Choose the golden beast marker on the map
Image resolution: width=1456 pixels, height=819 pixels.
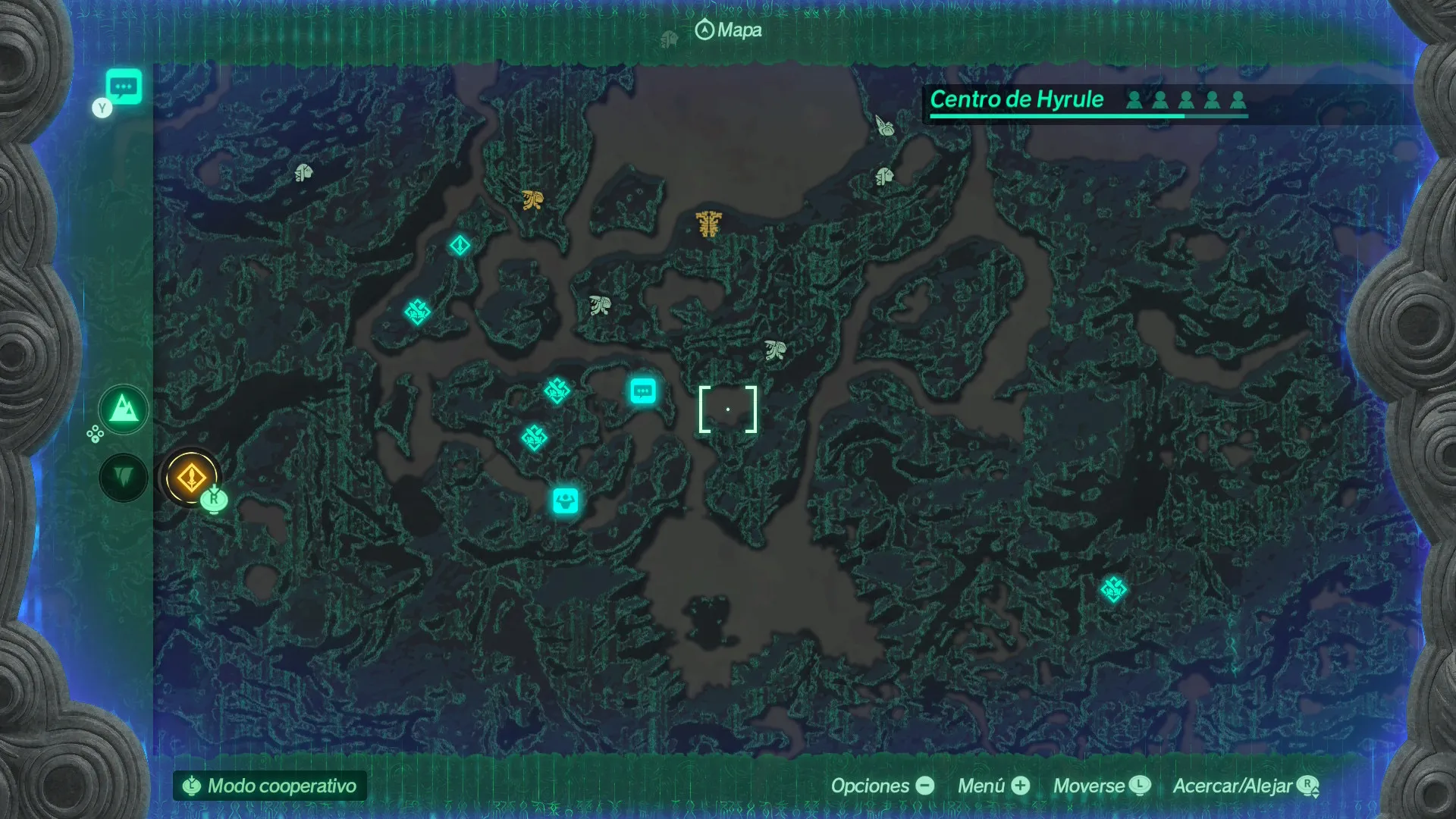tap(532, 200)
